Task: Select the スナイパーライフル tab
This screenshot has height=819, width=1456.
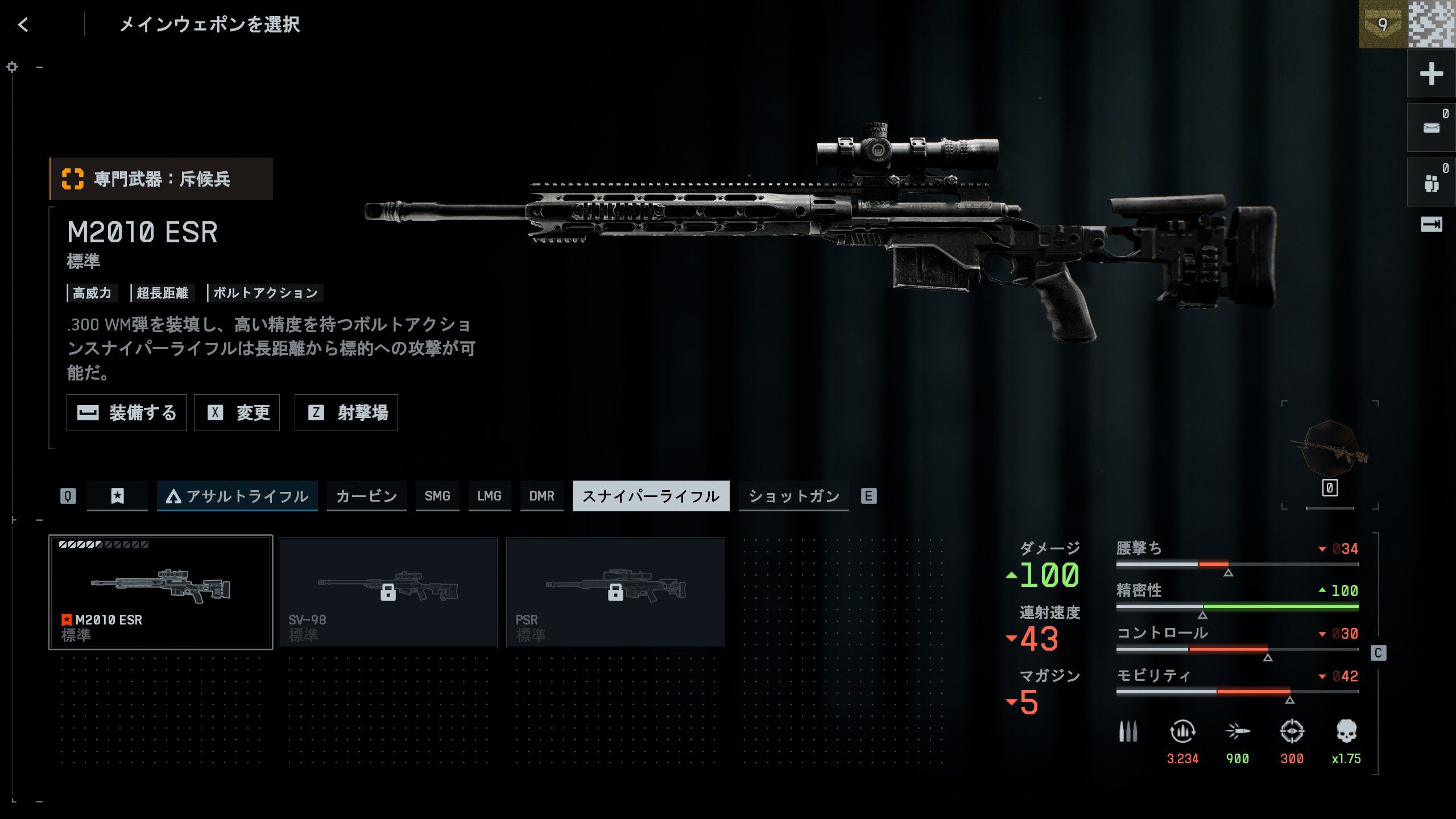Action: tap(651, 496)
